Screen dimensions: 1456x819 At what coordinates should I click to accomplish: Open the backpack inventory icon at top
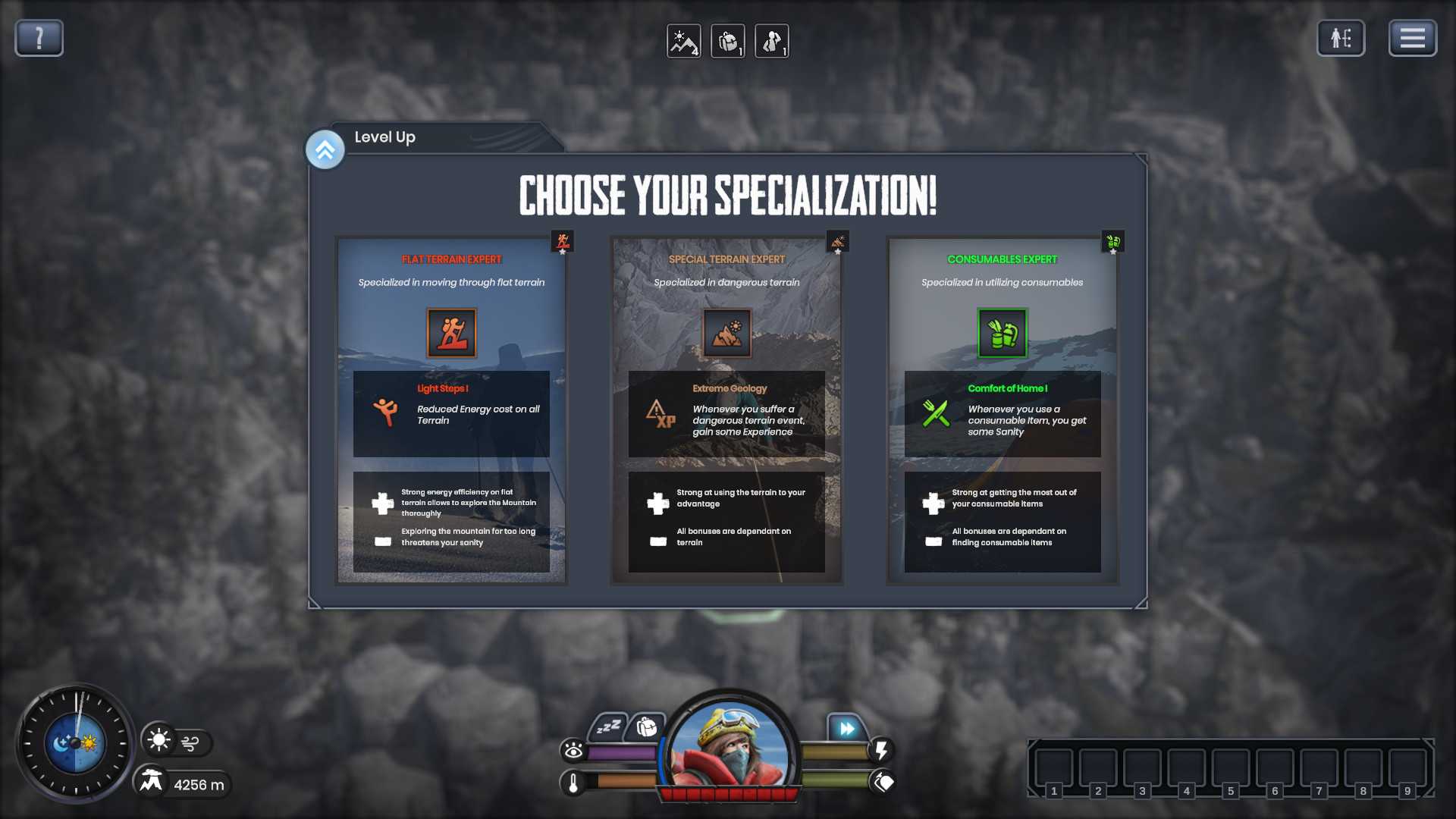tap(727, 42)
